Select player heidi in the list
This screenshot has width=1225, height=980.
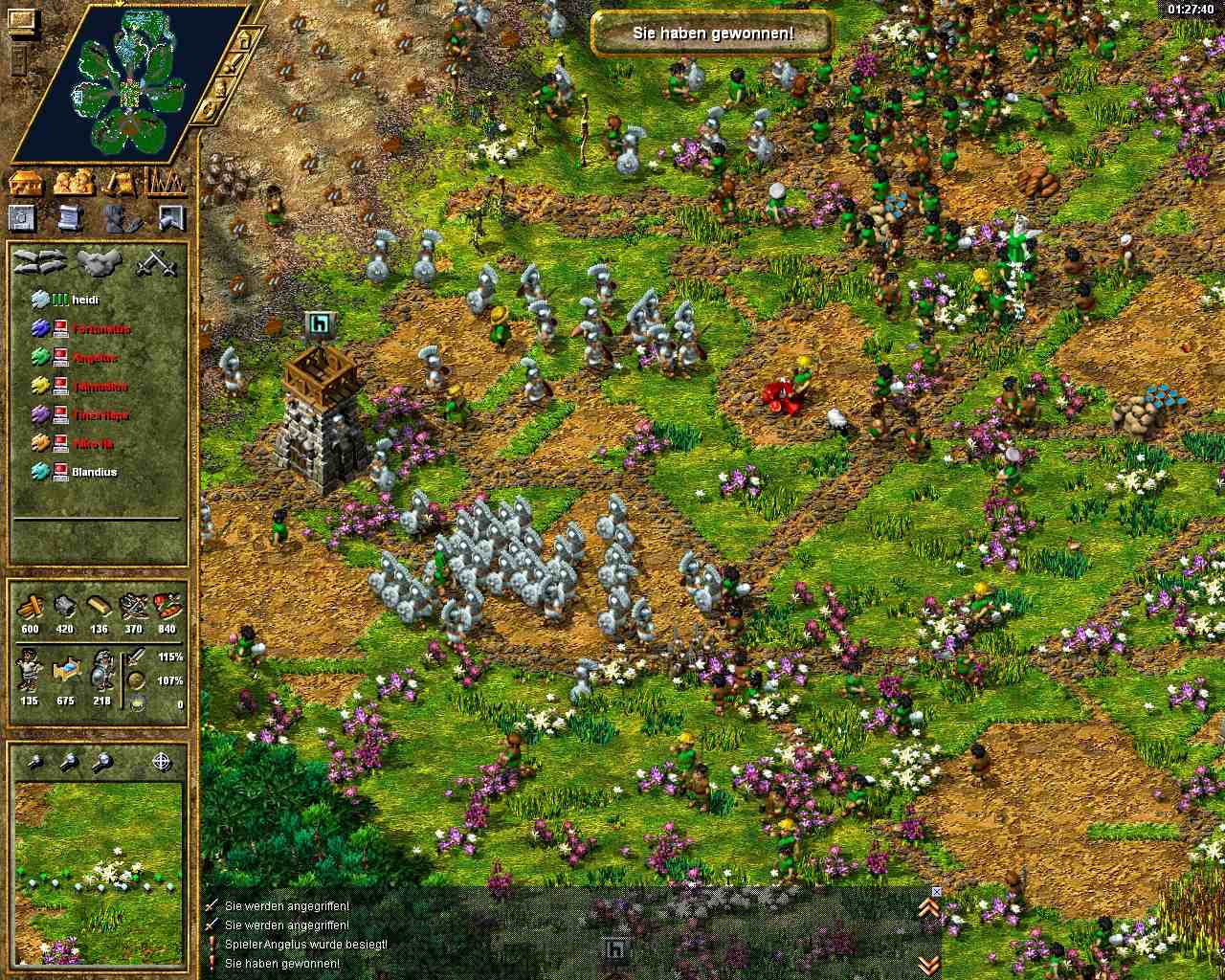[x=85, y=300]
